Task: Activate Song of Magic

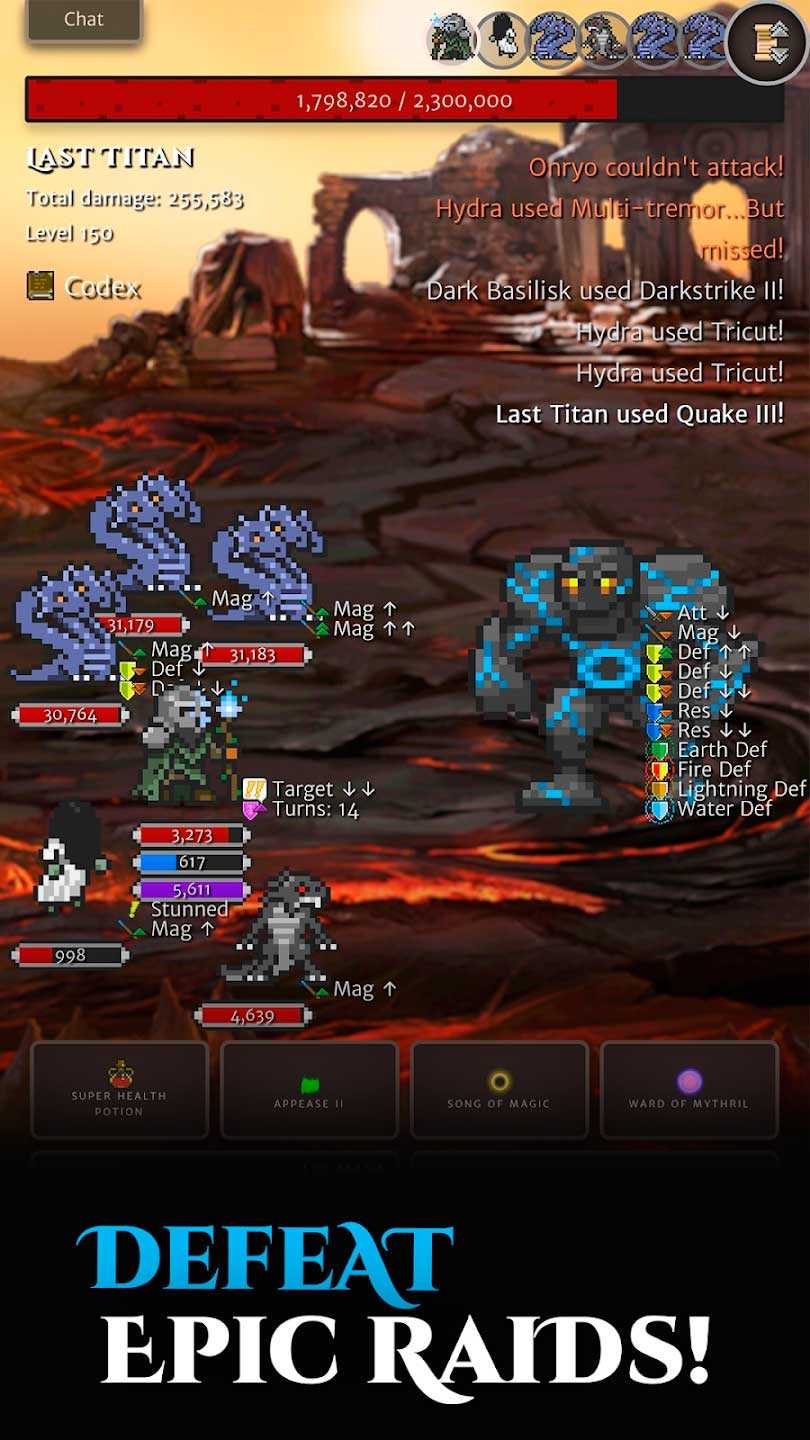Action: [x=499, y=1090]
